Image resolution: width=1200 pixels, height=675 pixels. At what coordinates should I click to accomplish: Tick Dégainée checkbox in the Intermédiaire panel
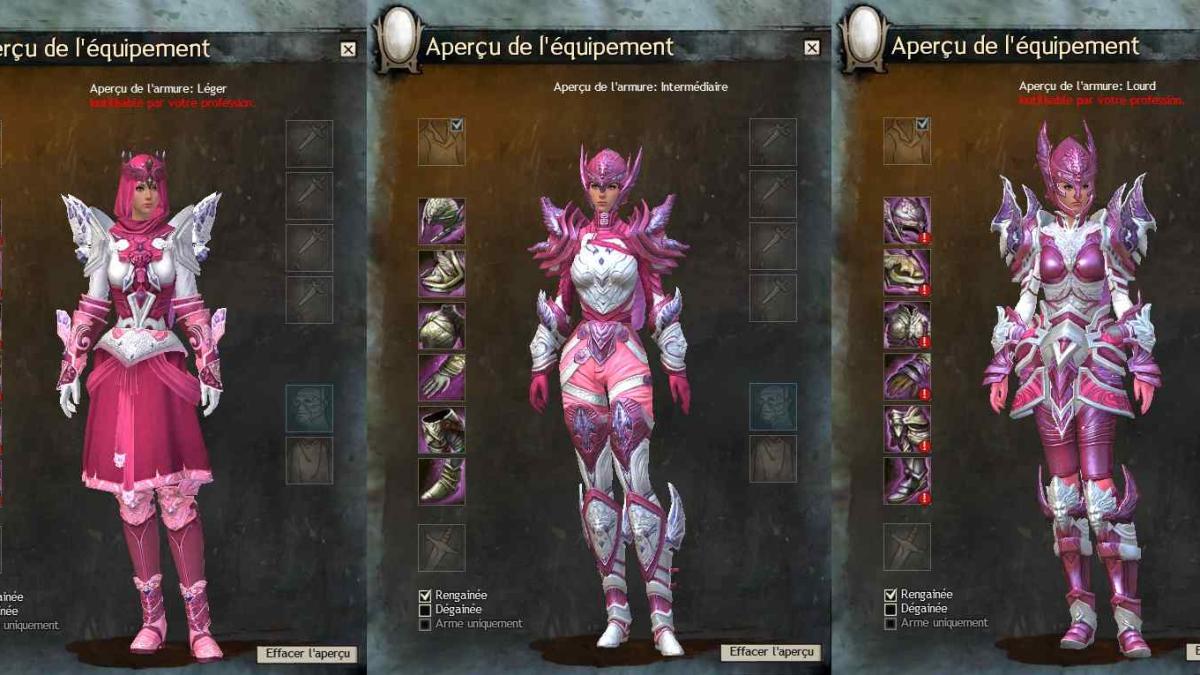pos(425,609)
